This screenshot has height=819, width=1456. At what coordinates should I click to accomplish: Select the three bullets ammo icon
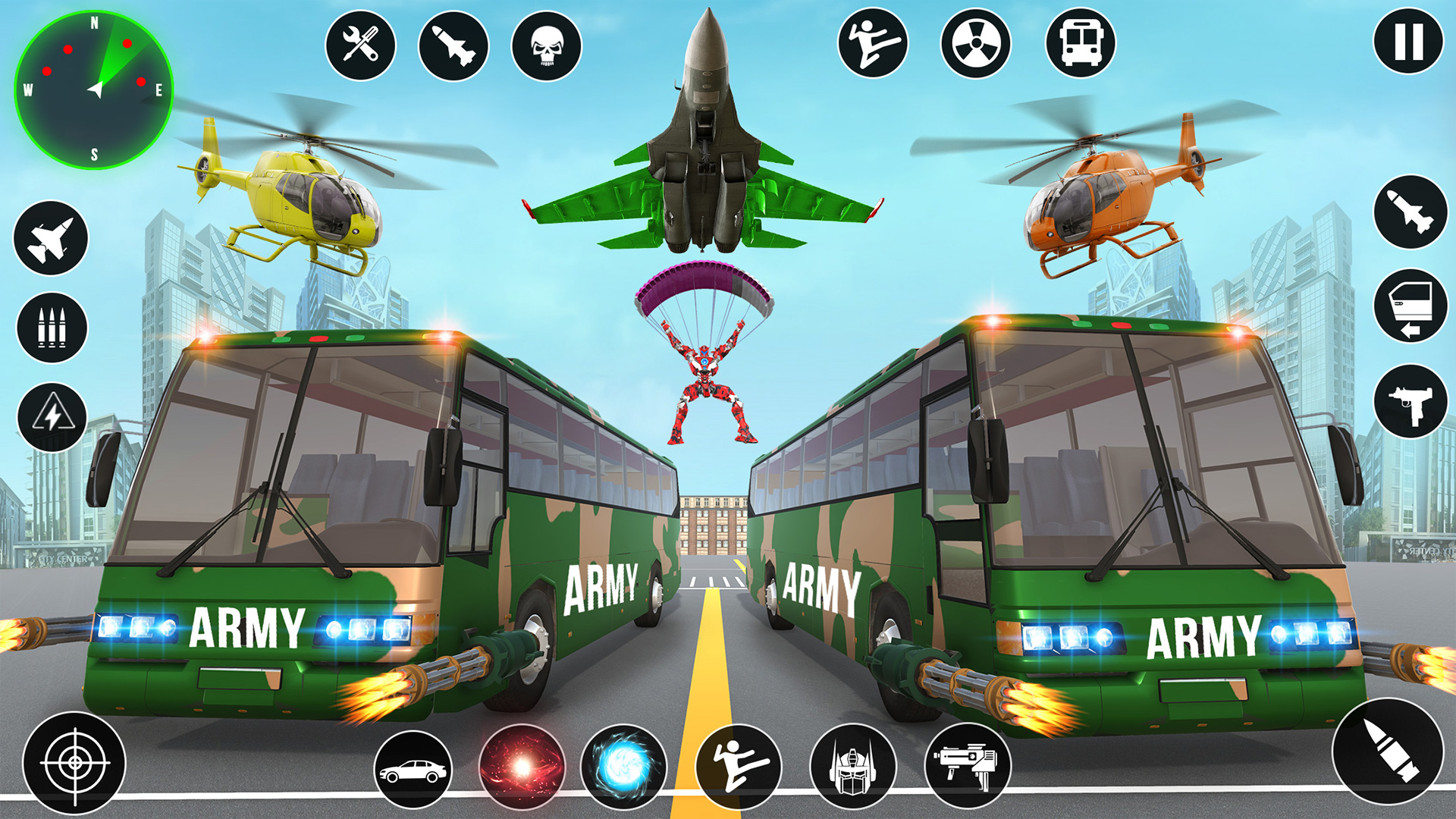pyautogui.click(x=52, y=328)
